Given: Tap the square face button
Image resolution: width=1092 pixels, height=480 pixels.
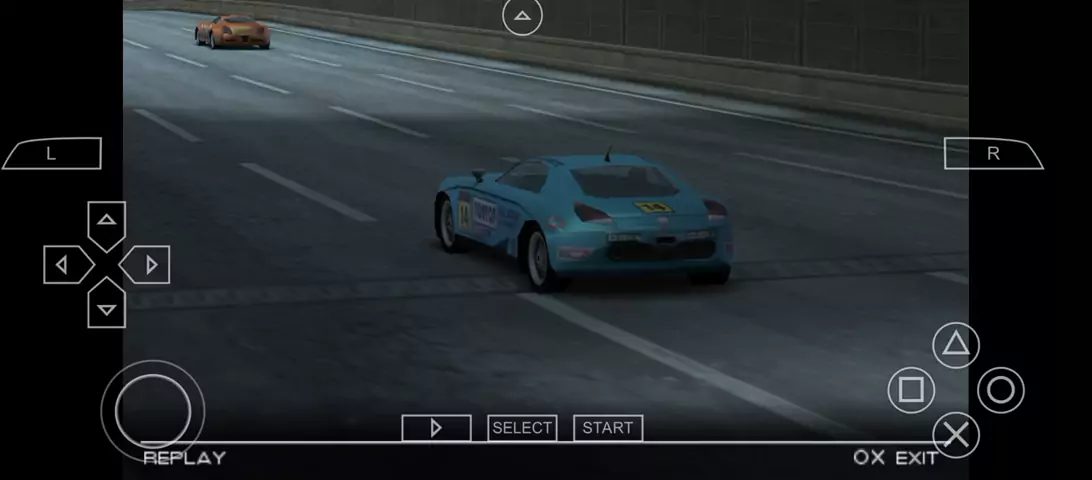Looking at the screenshot, I should pyautogui.click(x=911, y=390).
